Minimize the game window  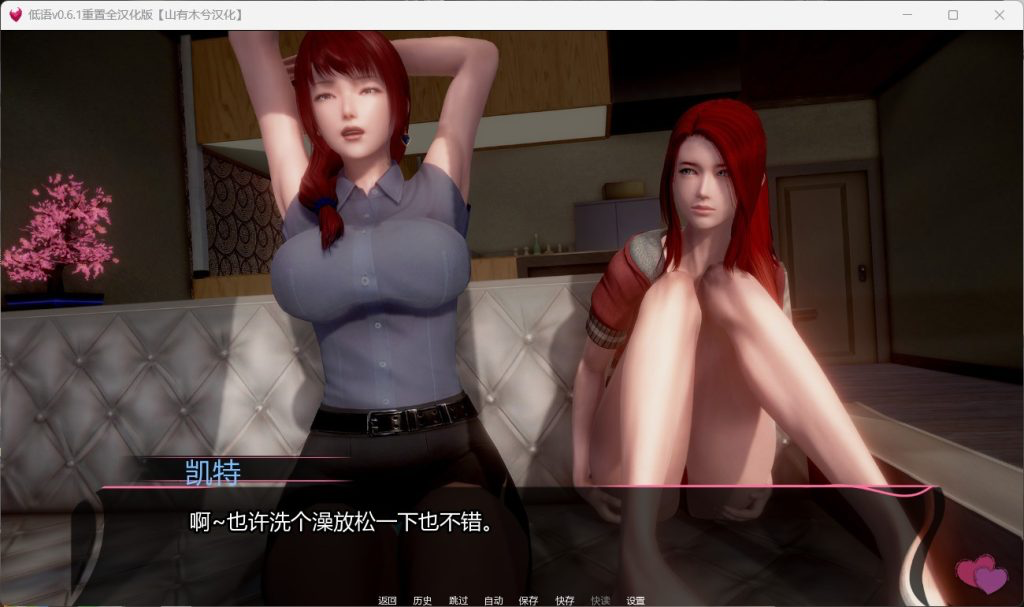(x=907, y=15)
